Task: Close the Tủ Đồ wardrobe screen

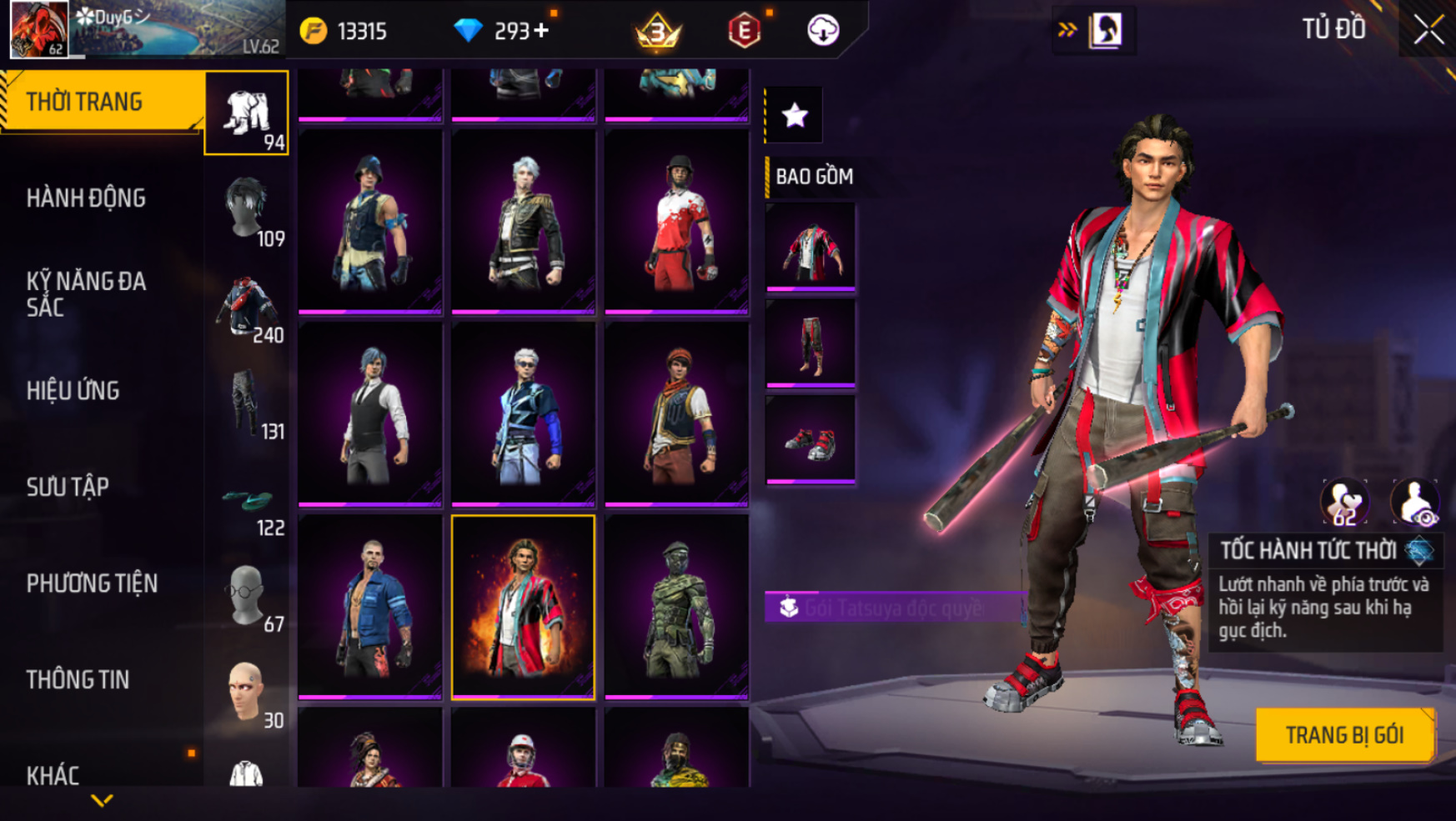Action: click(x=1428, y=30)
